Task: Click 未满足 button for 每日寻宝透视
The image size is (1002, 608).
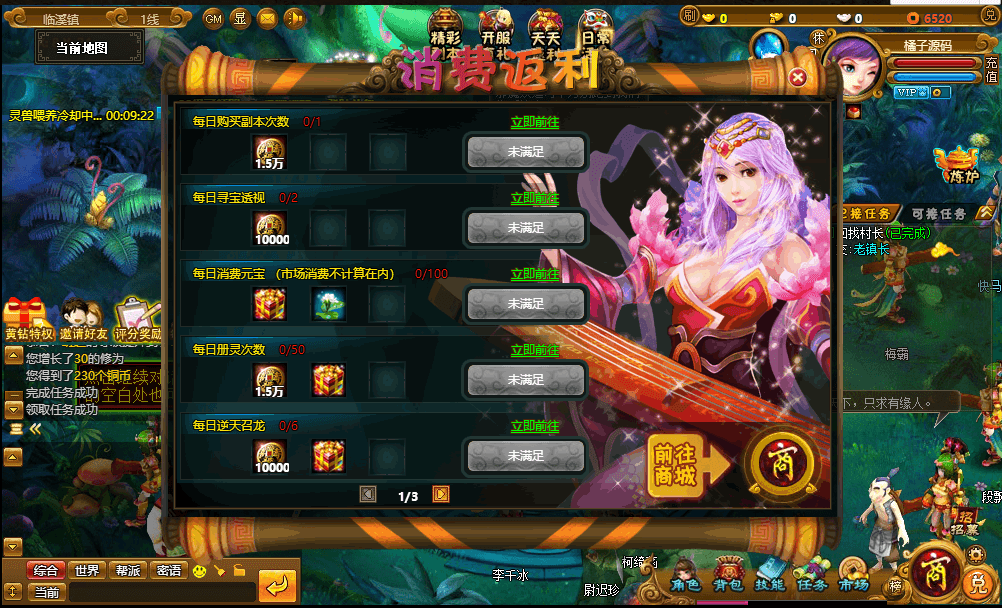Action: [526, 228]
